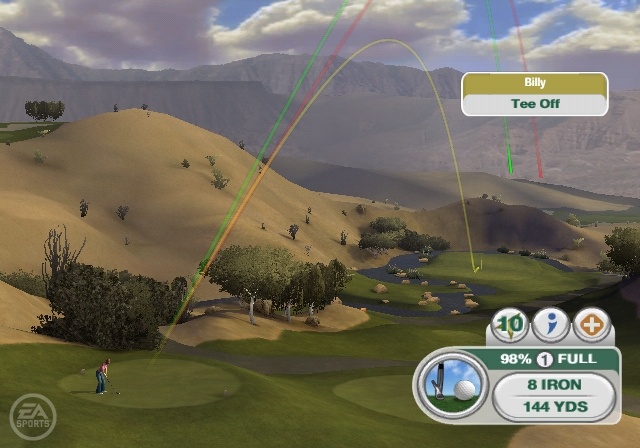640x448 pixels.
Task: Select the club and ball lie icon
Action: (x=451, y=386)
